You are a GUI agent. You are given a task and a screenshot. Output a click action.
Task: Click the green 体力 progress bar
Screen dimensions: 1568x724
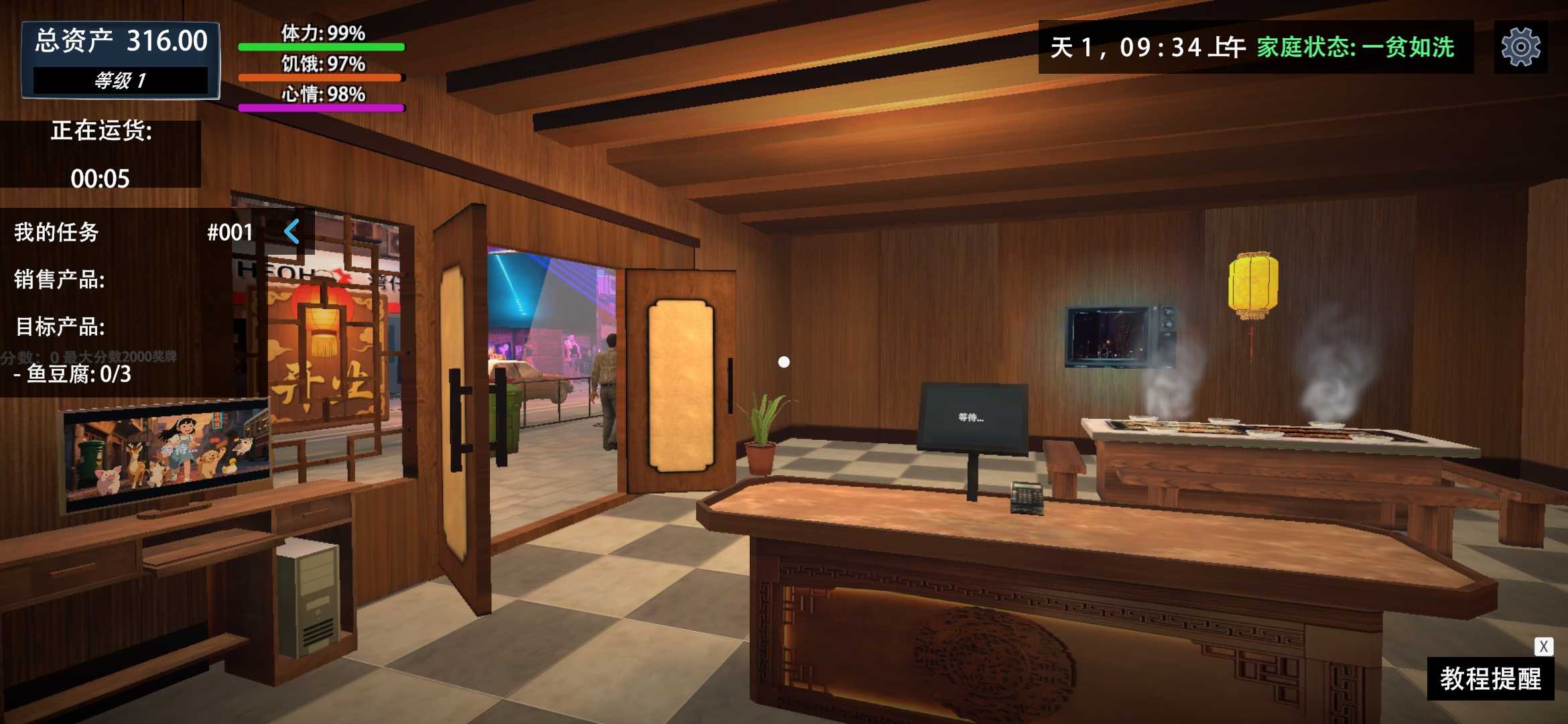click(x=320, y=47)
